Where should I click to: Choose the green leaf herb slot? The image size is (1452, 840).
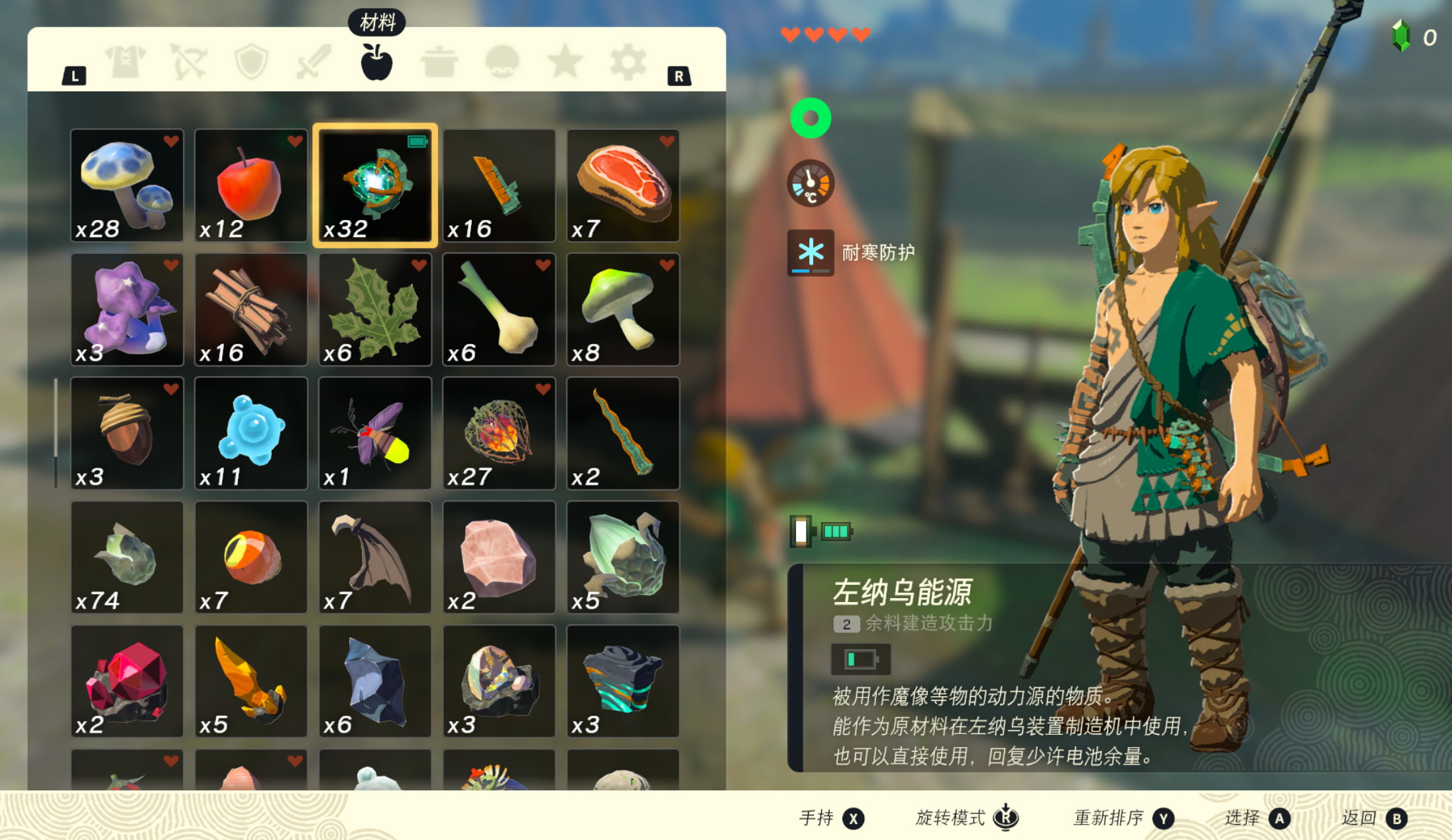(374, 309)
